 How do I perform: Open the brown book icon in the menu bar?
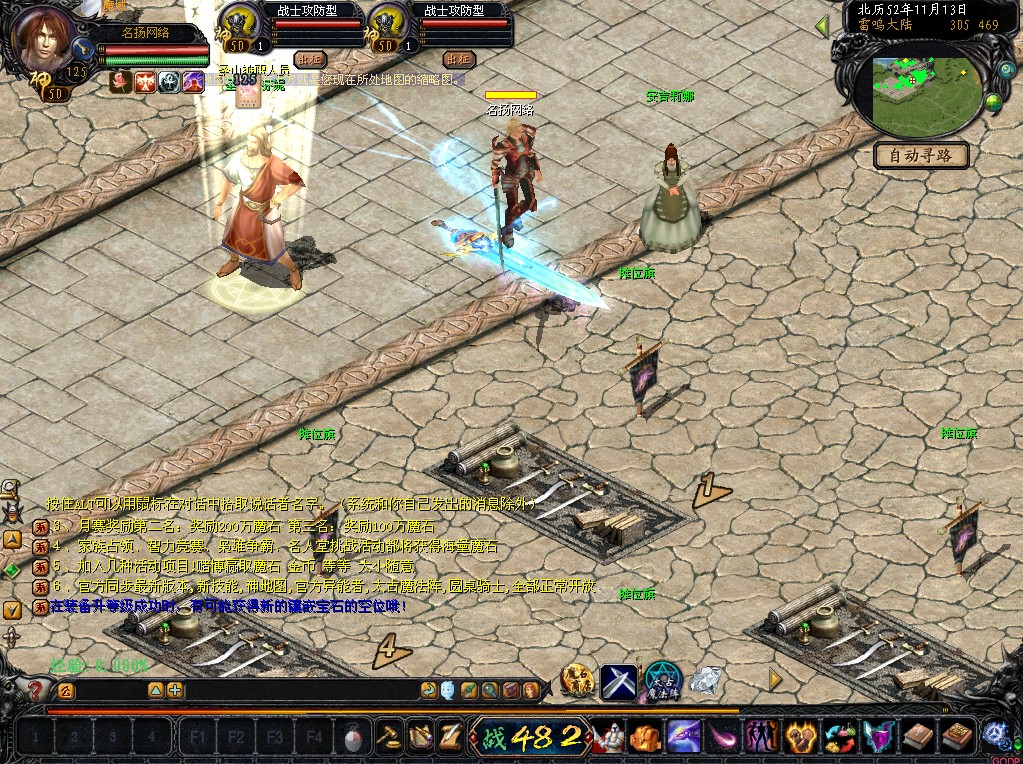coord(919,738)
